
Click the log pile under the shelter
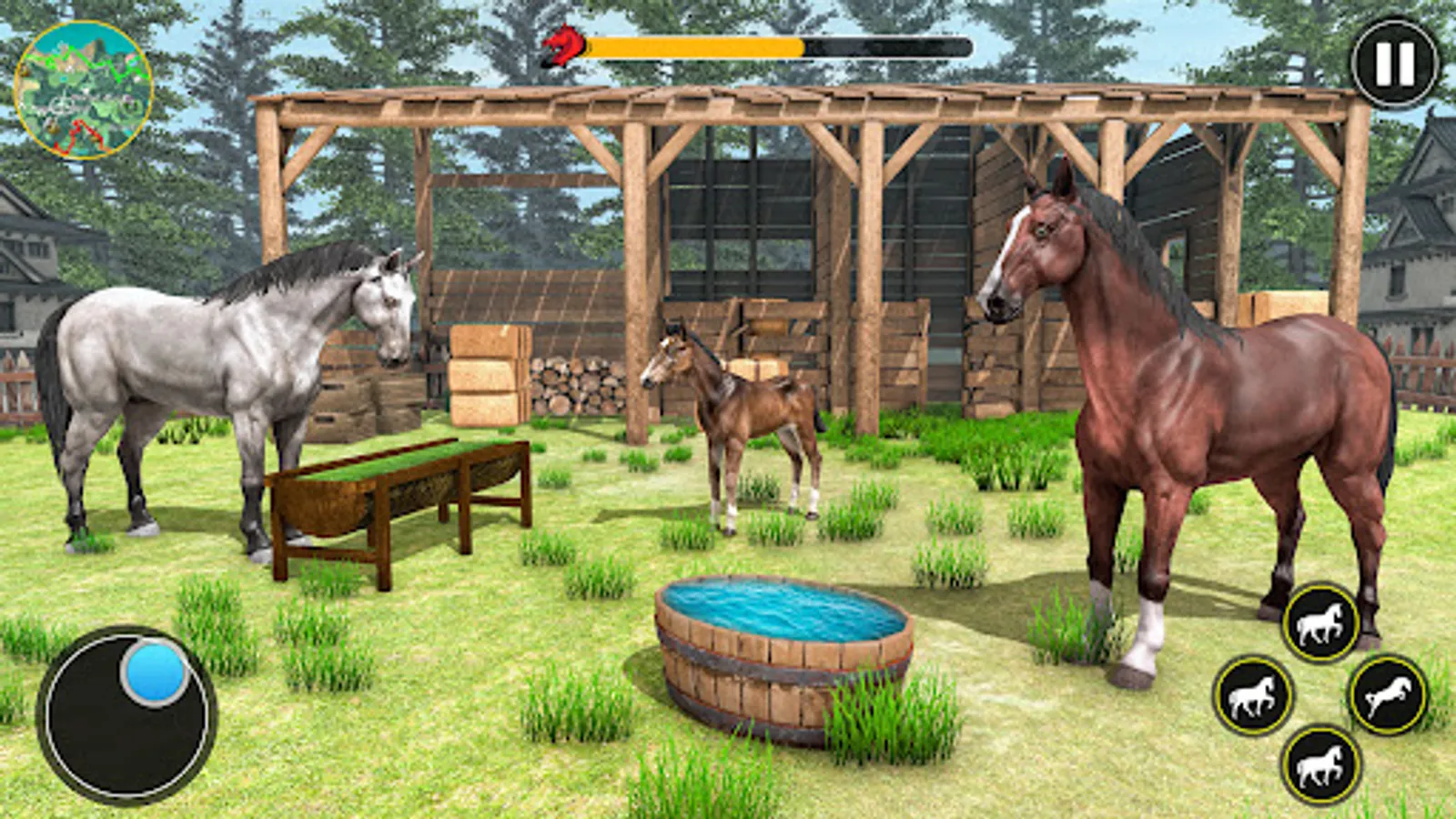[578, 382]
